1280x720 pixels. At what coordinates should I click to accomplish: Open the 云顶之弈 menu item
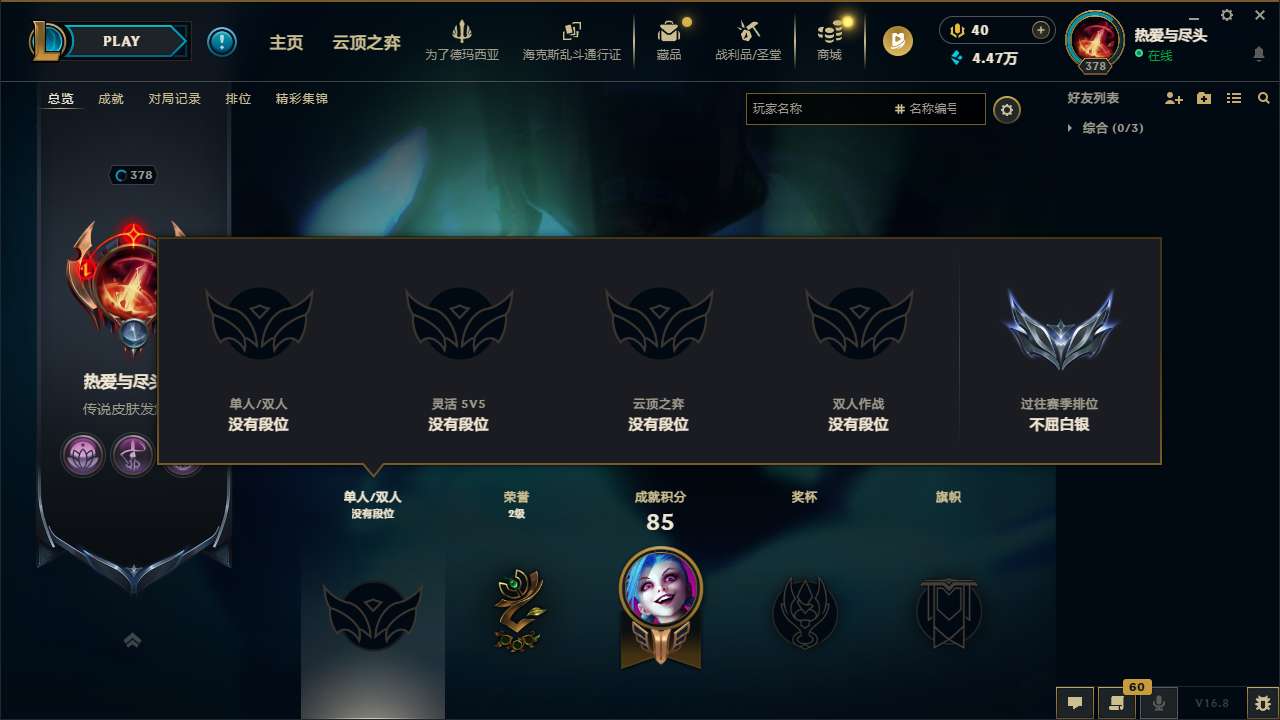(x=364, y=41)
